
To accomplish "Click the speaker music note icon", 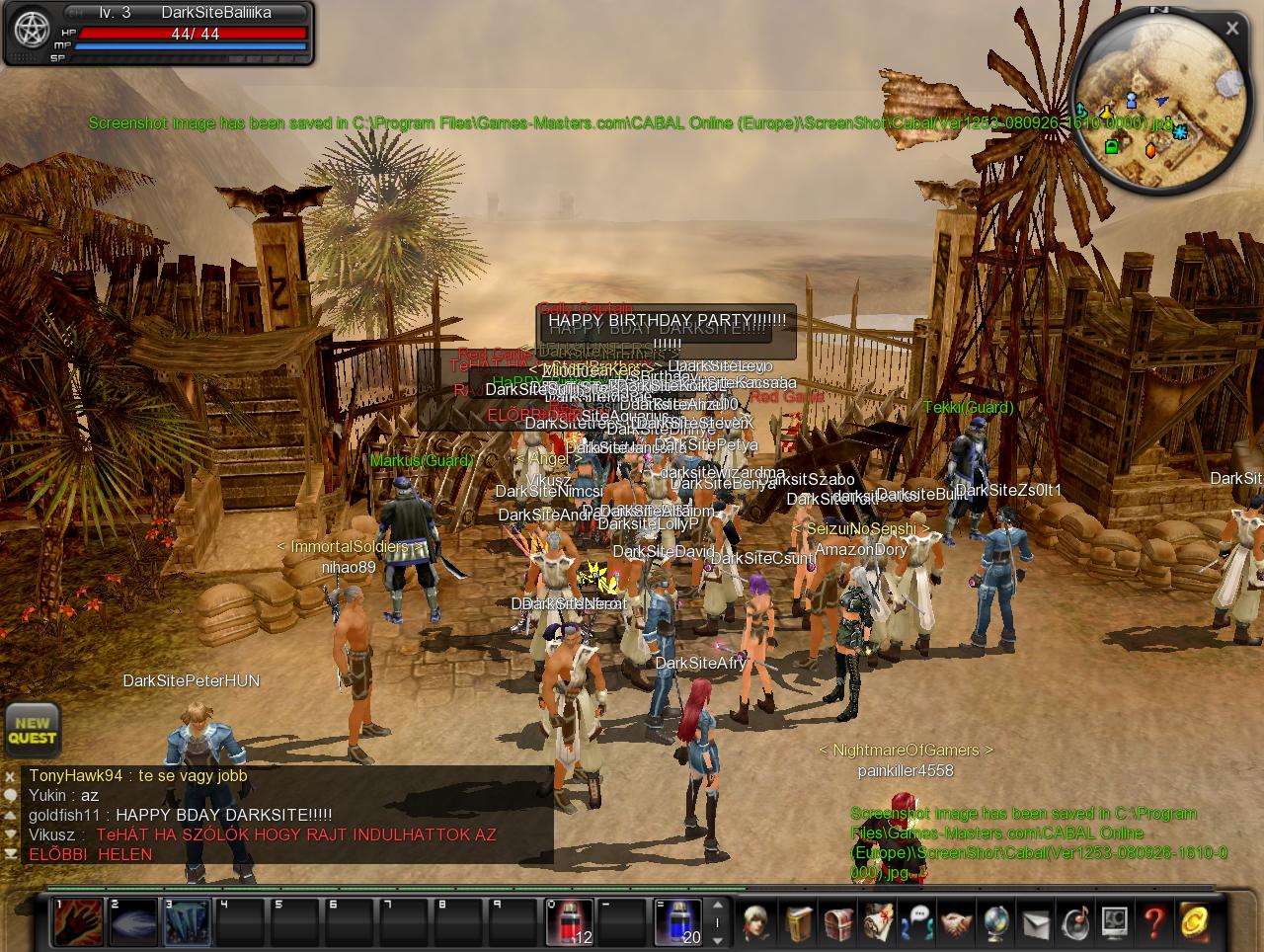I will (x=1075, y=922).
